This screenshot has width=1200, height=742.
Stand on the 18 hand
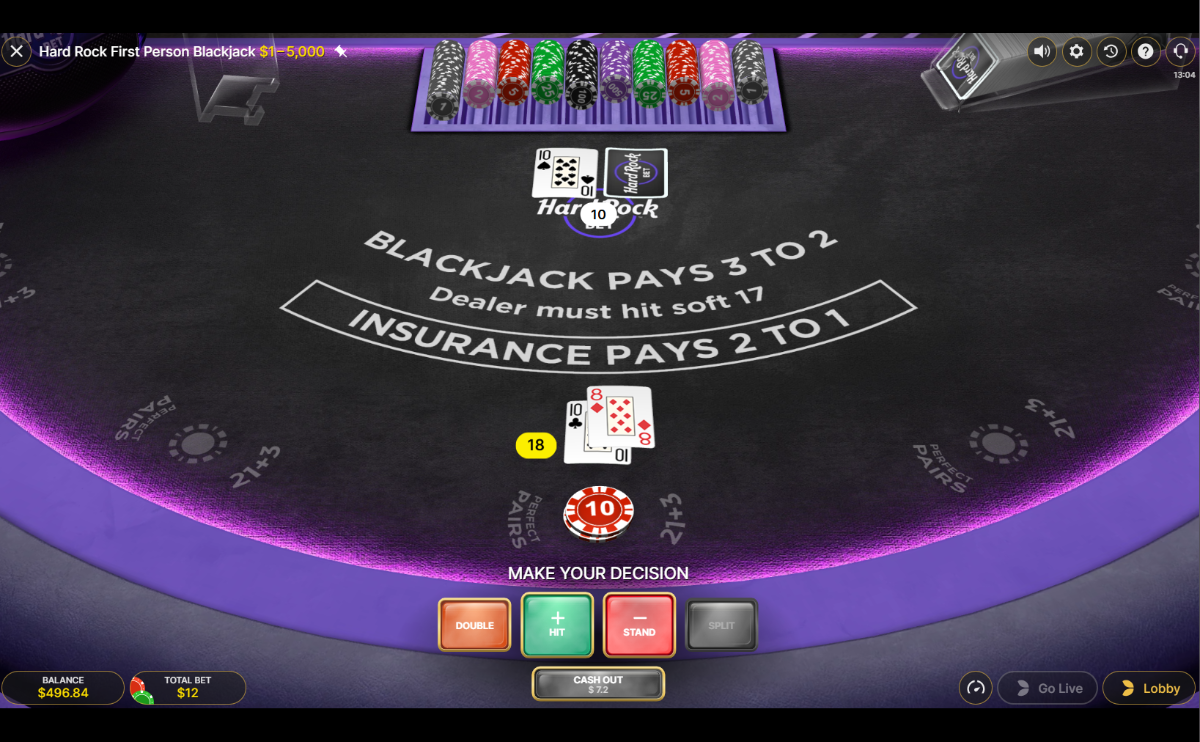click(639, 625)
